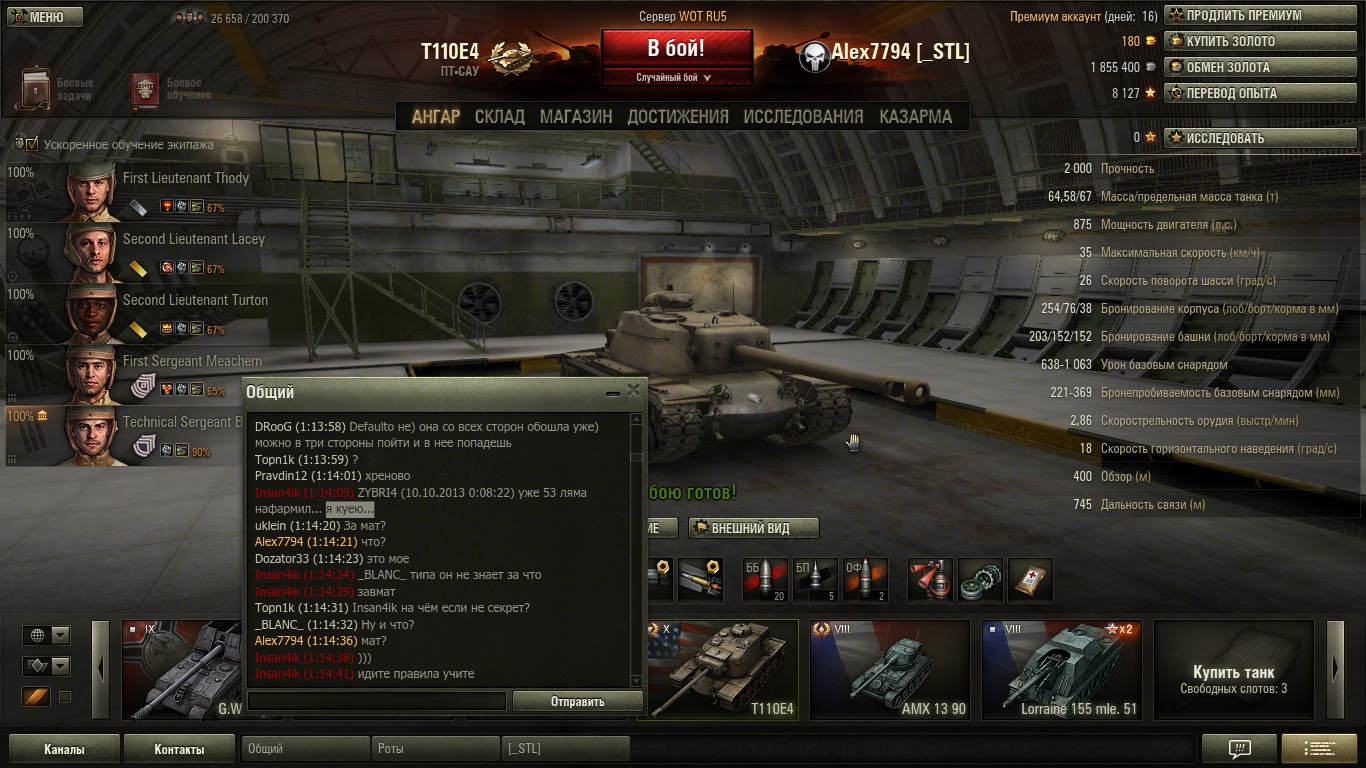1366x768 pixels.
Task: Open the КАЗАРМА tab
Action: (915, 117)
